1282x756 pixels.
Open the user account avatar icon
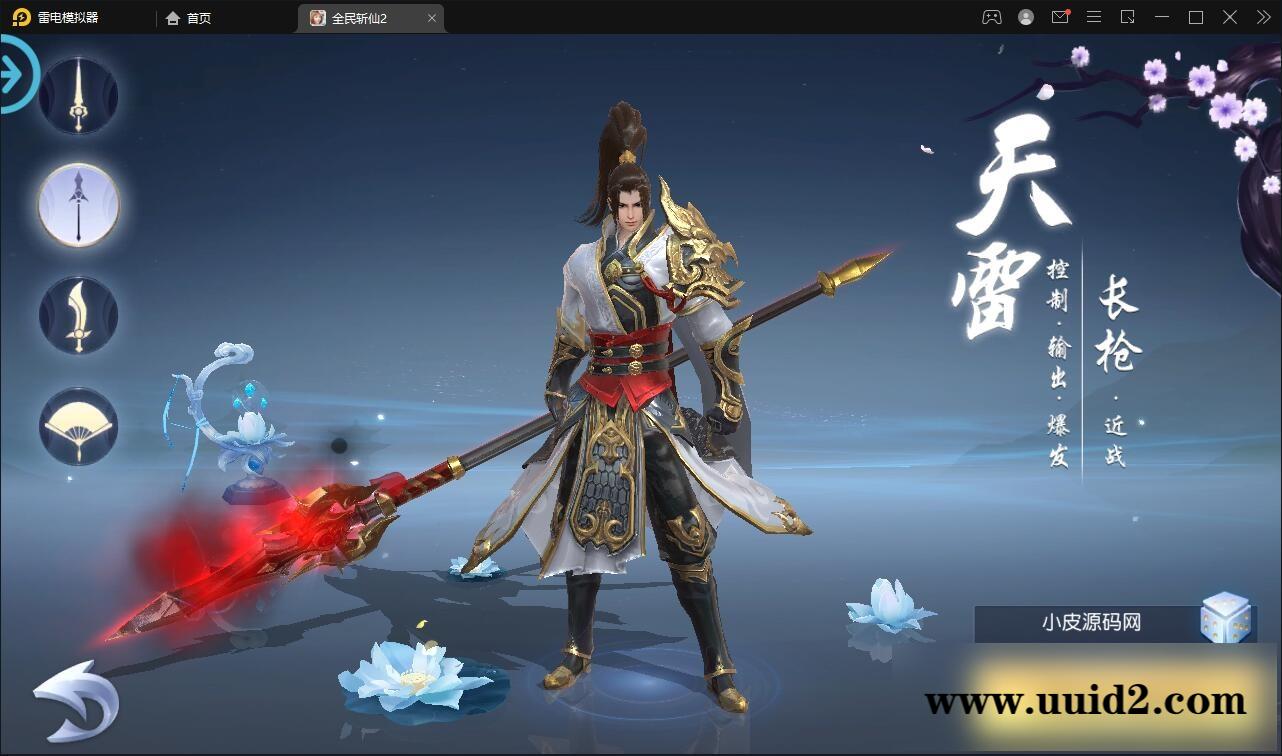1025,17
